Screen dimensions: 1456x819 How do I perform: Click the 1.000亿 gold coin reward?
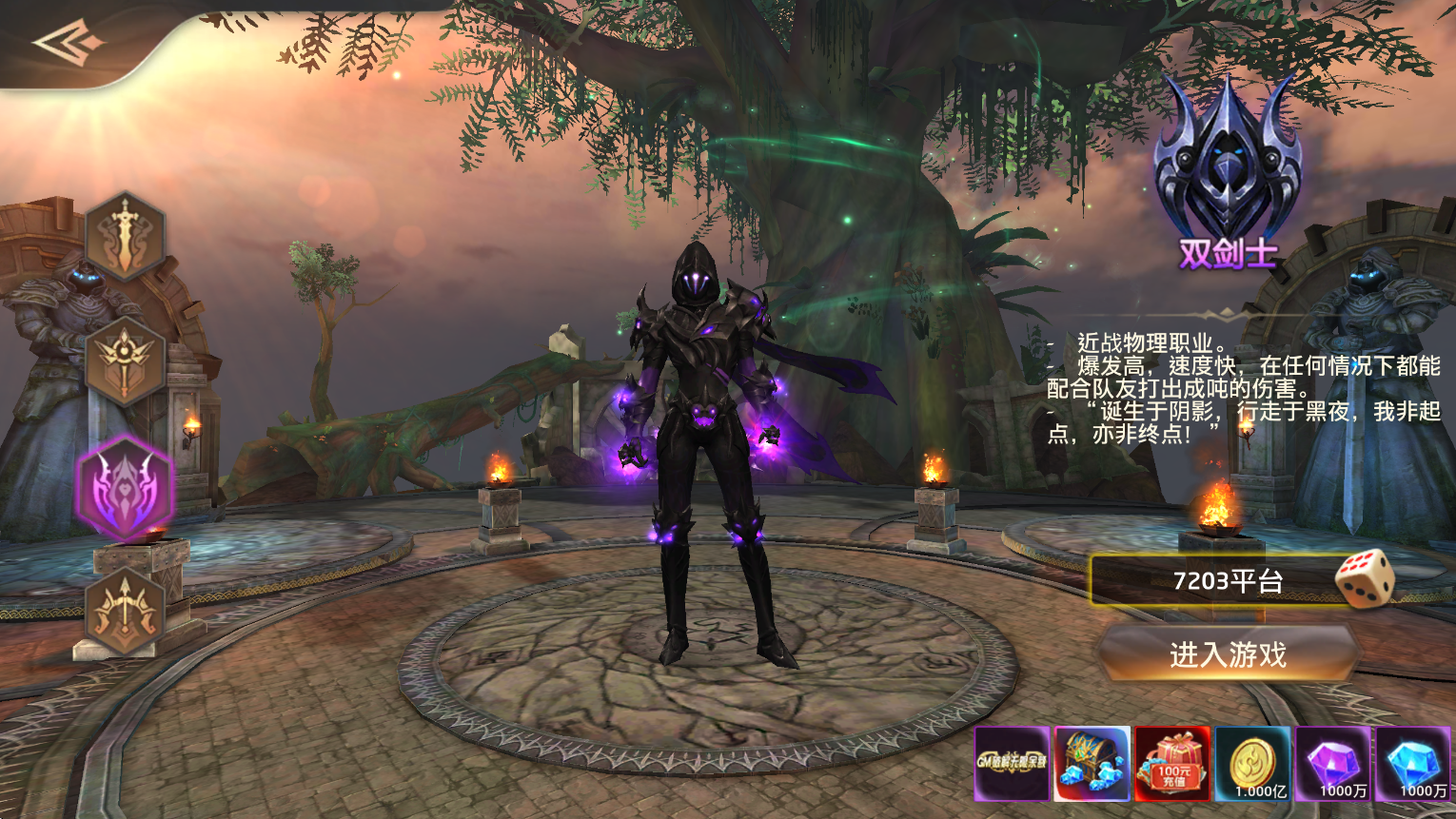point(1253,764)
